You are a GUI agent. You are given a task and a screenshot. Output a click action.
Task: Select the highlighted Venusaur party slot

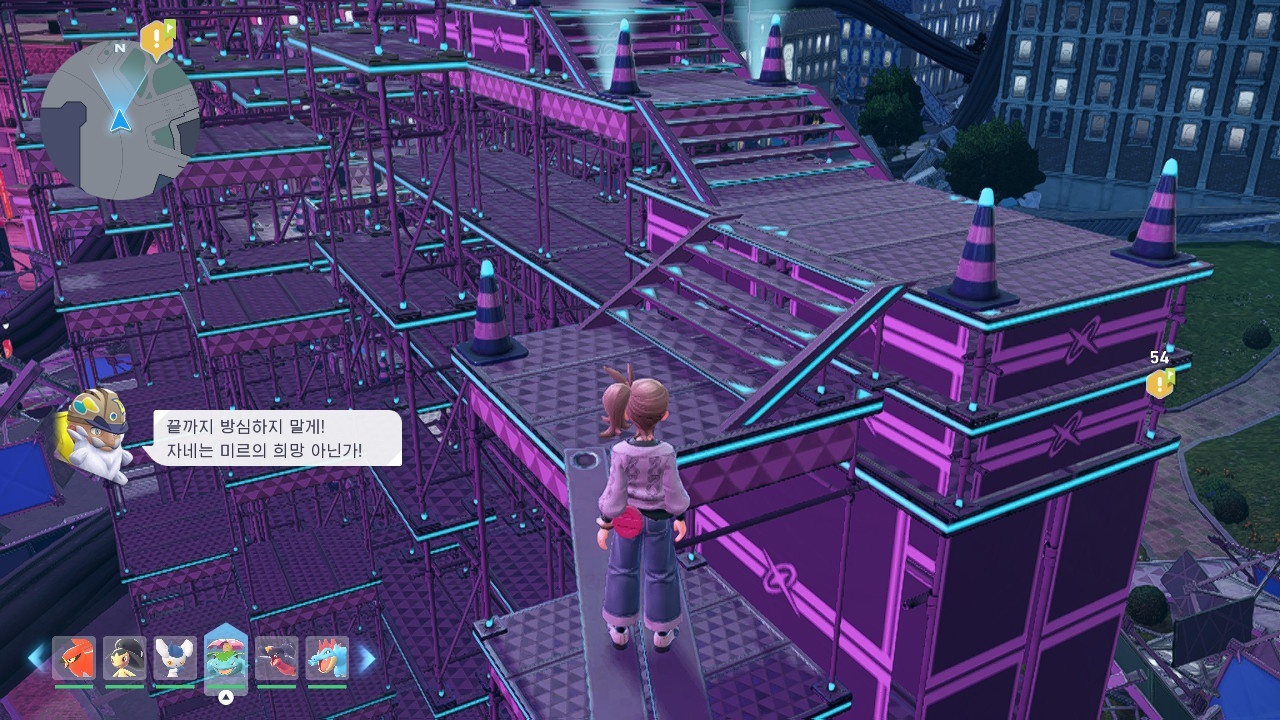(x=226, y=660)
